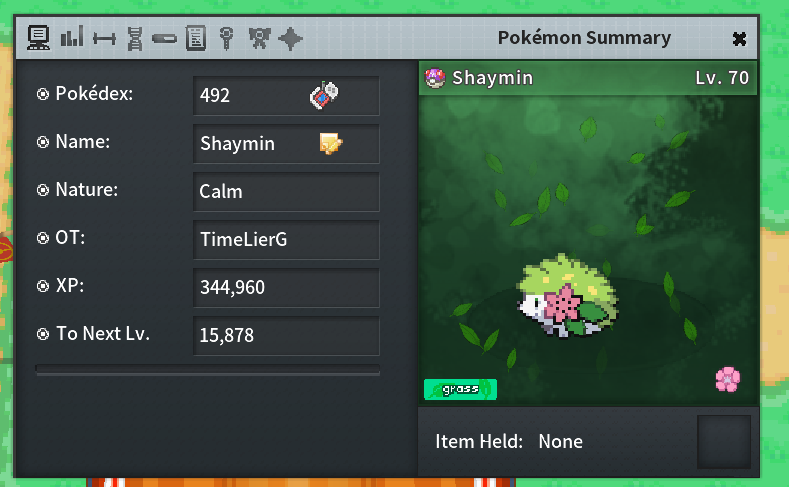The image size is (789, 487).
Task: Open the computer monitor summary tab
Action: tap(39, 38)
